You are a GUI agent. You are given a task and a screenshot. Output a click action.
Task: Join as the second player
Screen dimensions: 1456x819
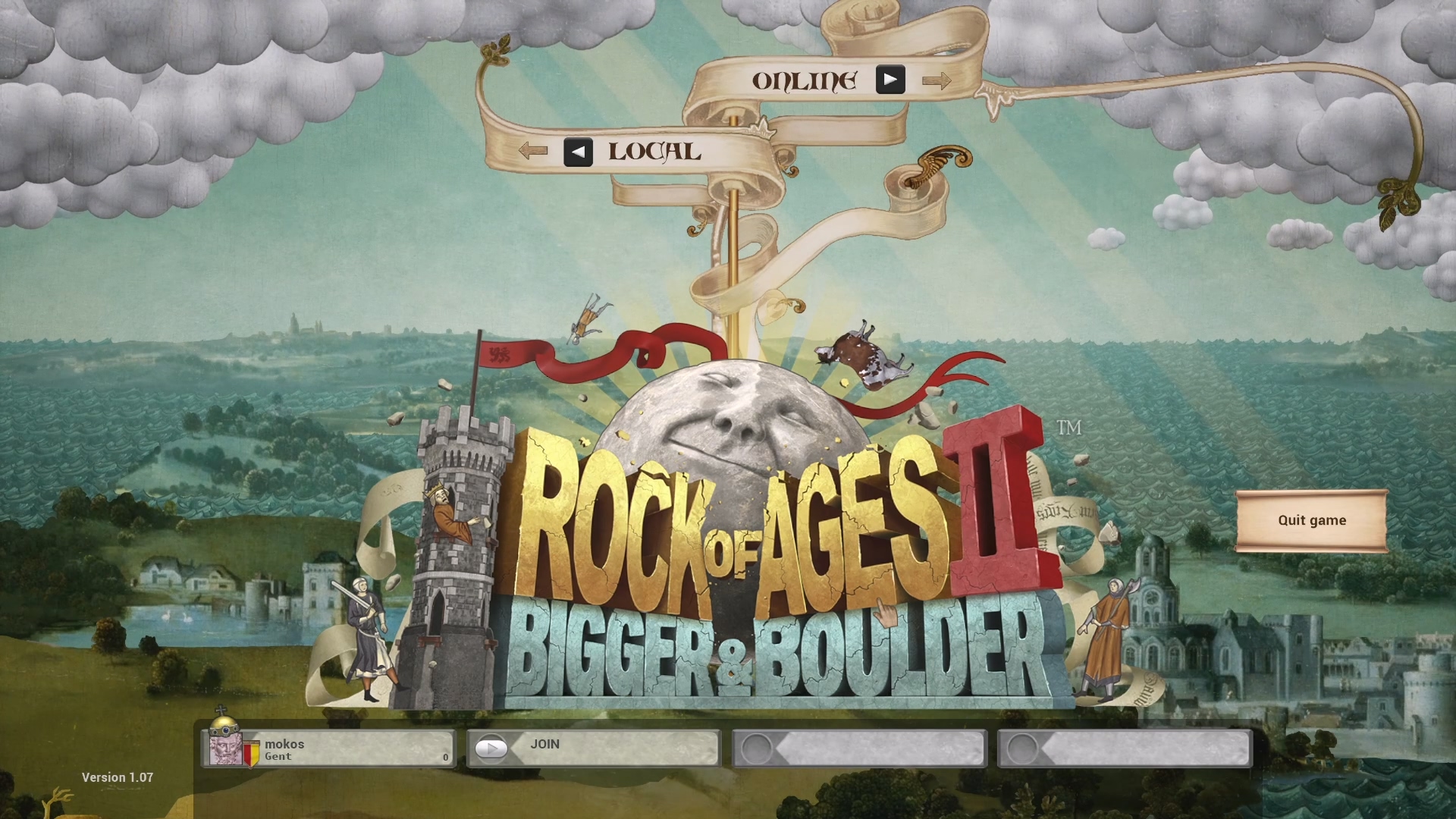(x=593, y=748)
